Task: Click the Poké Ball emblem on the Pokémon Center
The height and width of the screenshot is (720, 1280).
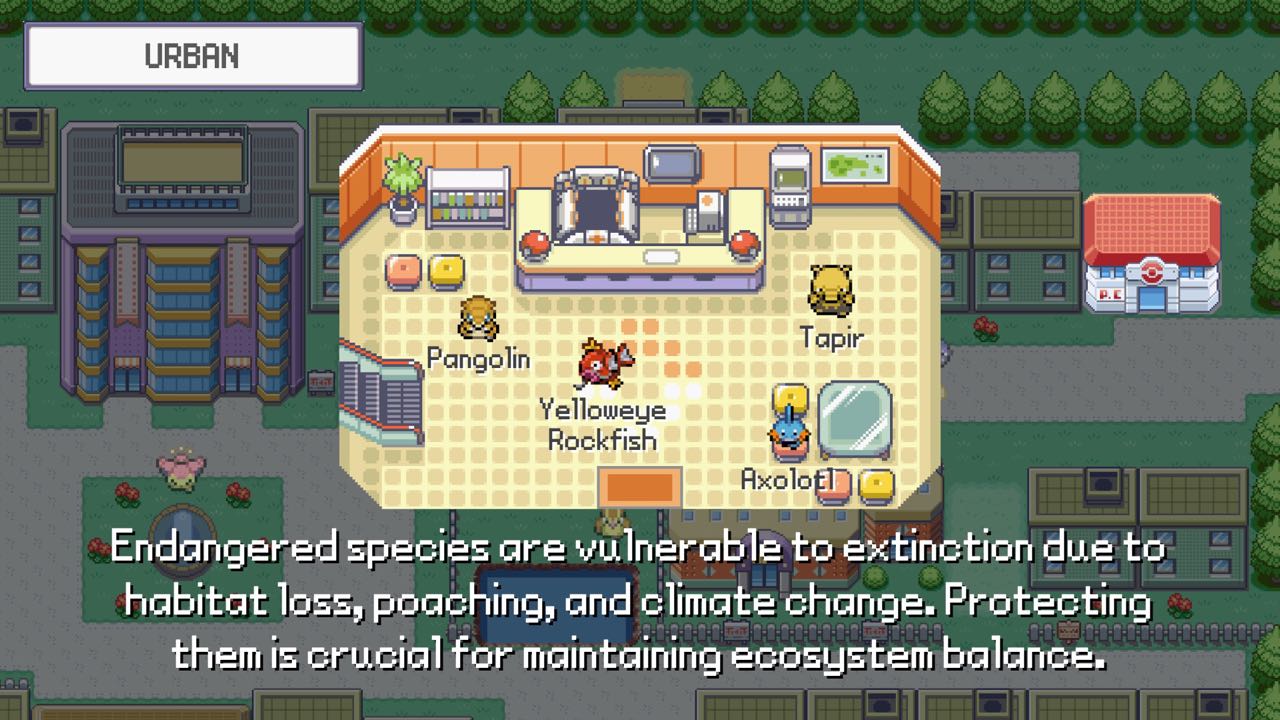Action: click(1152, 270)
